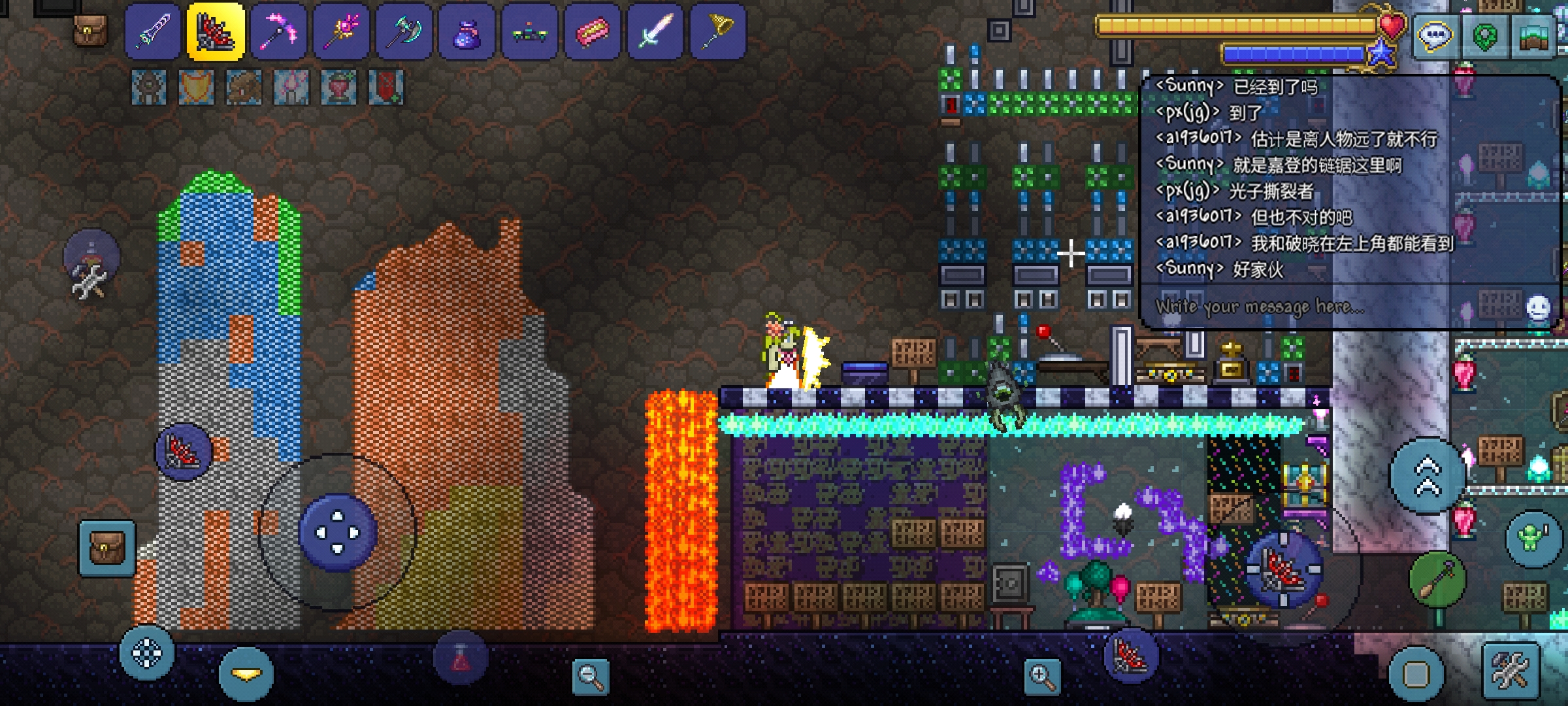
Task: Open the emoji picker in chat
Action: click(1538, 307)
